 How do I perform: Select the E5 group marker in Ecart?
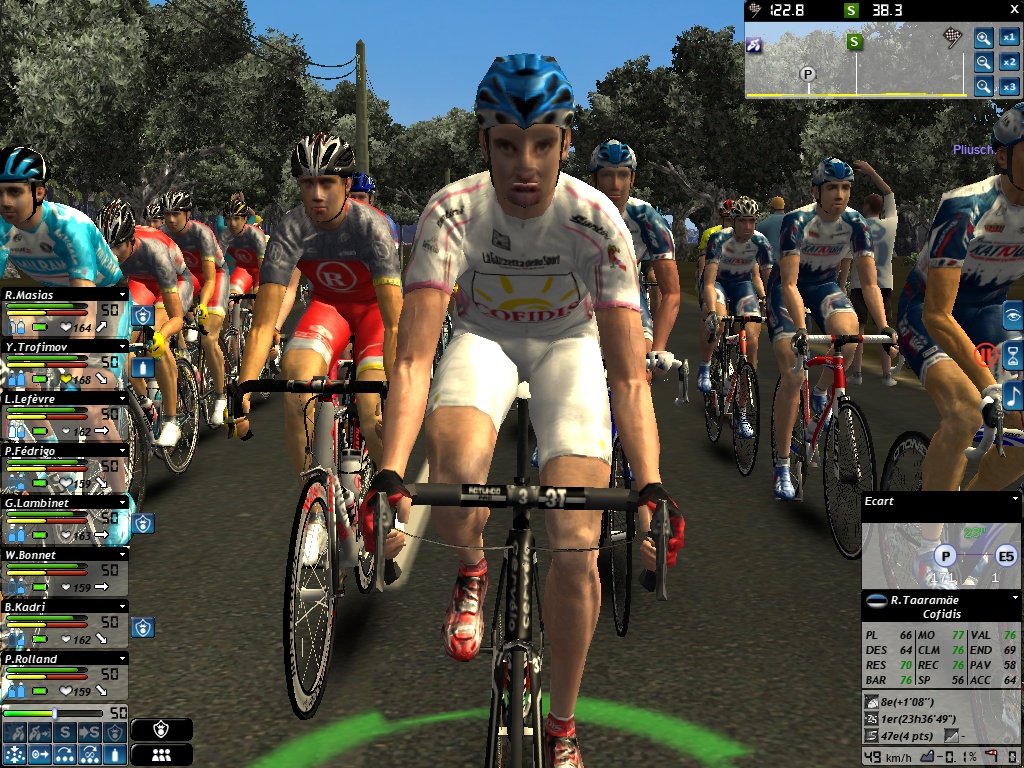point(1004,557)
